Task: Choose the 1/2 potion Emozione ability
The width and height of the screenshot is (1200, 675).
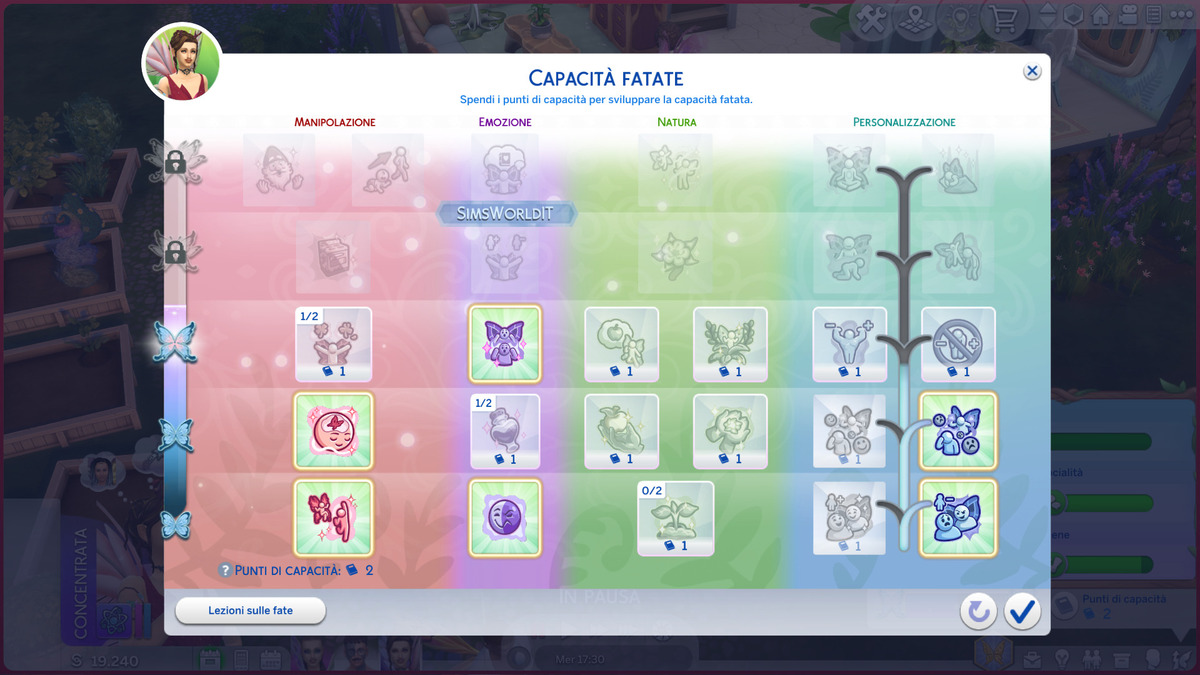Action: [505, 431]
